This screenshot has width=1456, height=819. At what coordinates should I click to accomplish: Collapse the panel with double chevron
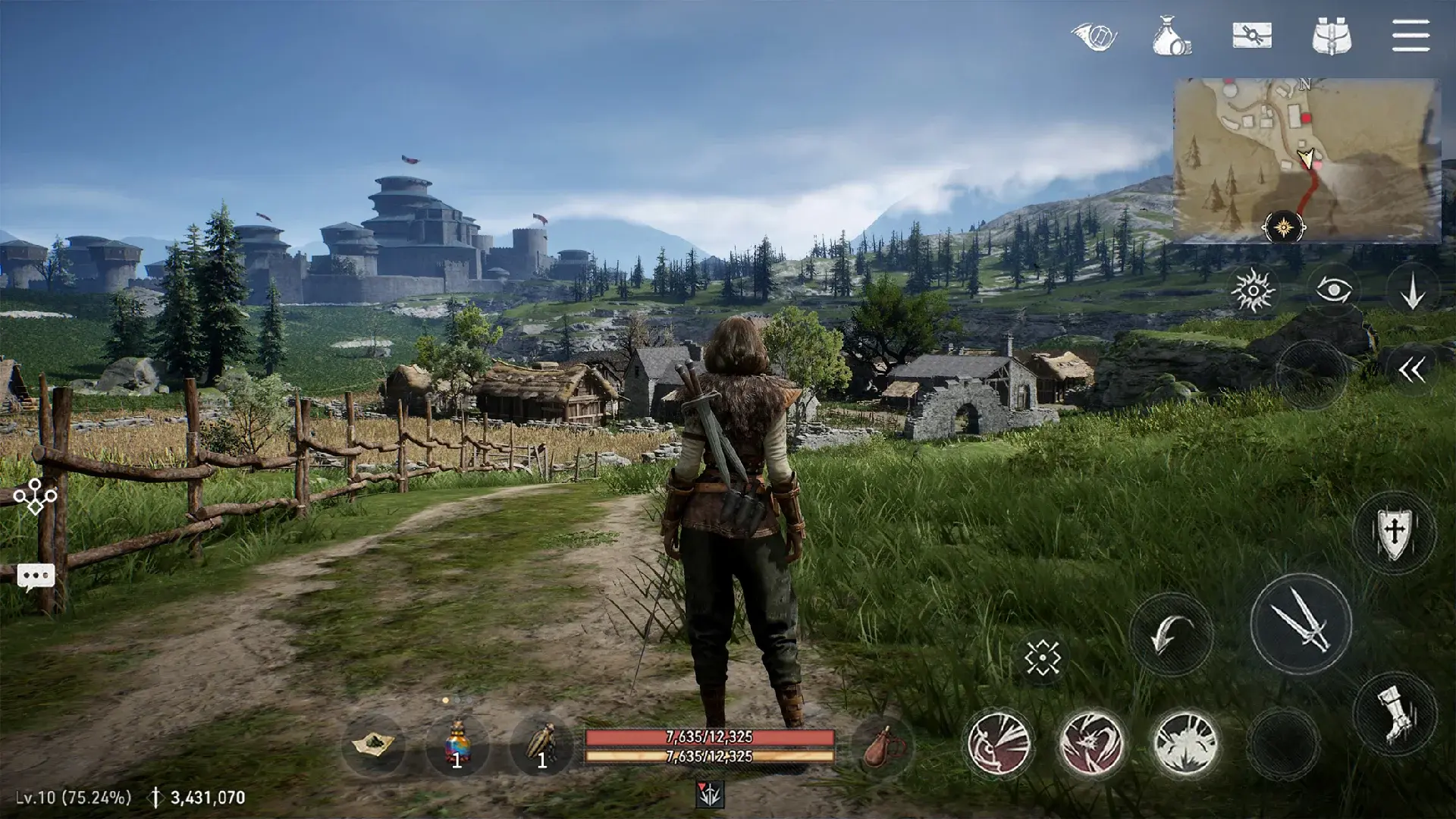[1411, 370]
